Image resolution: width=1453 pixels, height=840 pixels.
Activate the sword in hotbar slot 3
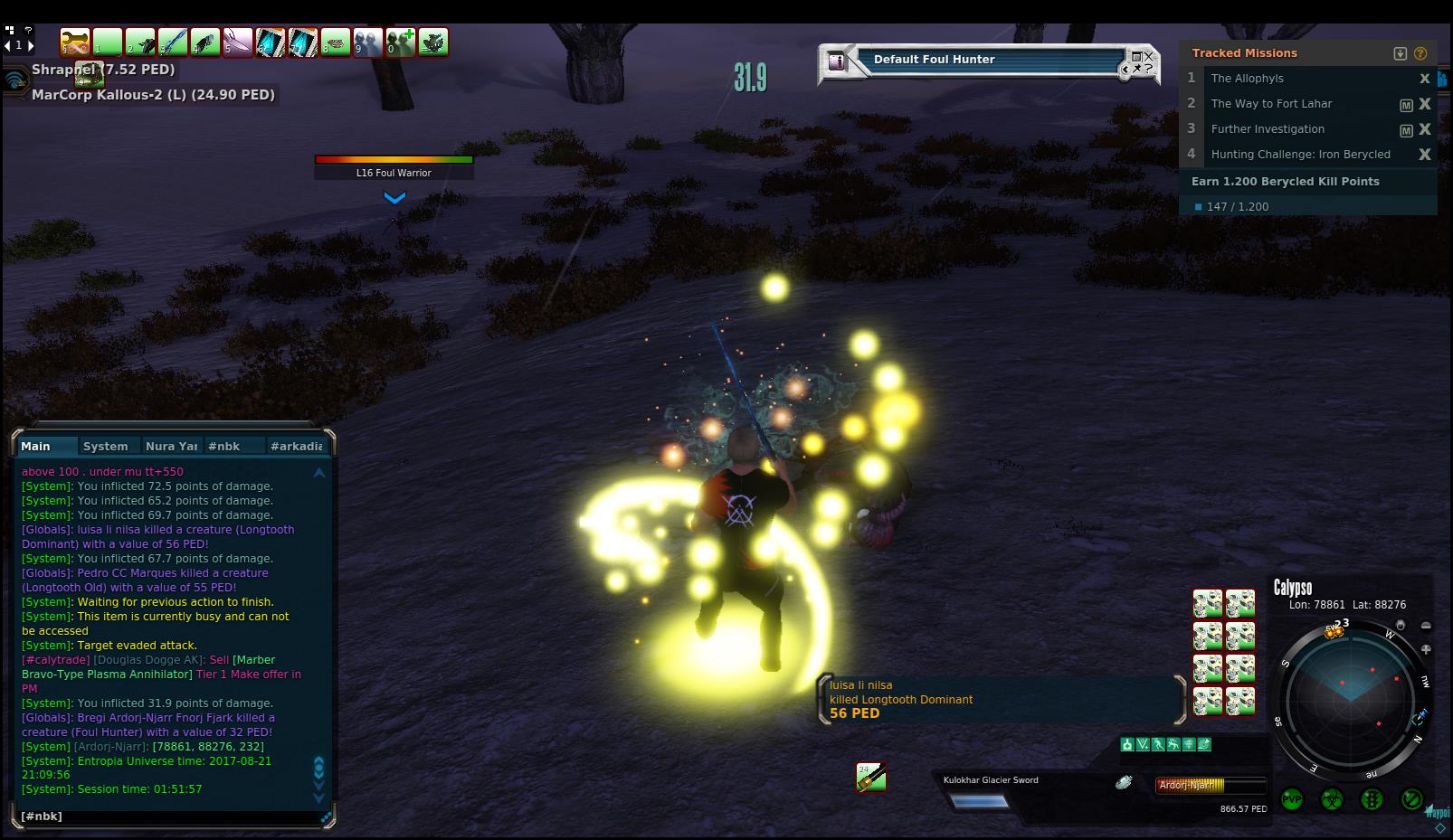172,42
